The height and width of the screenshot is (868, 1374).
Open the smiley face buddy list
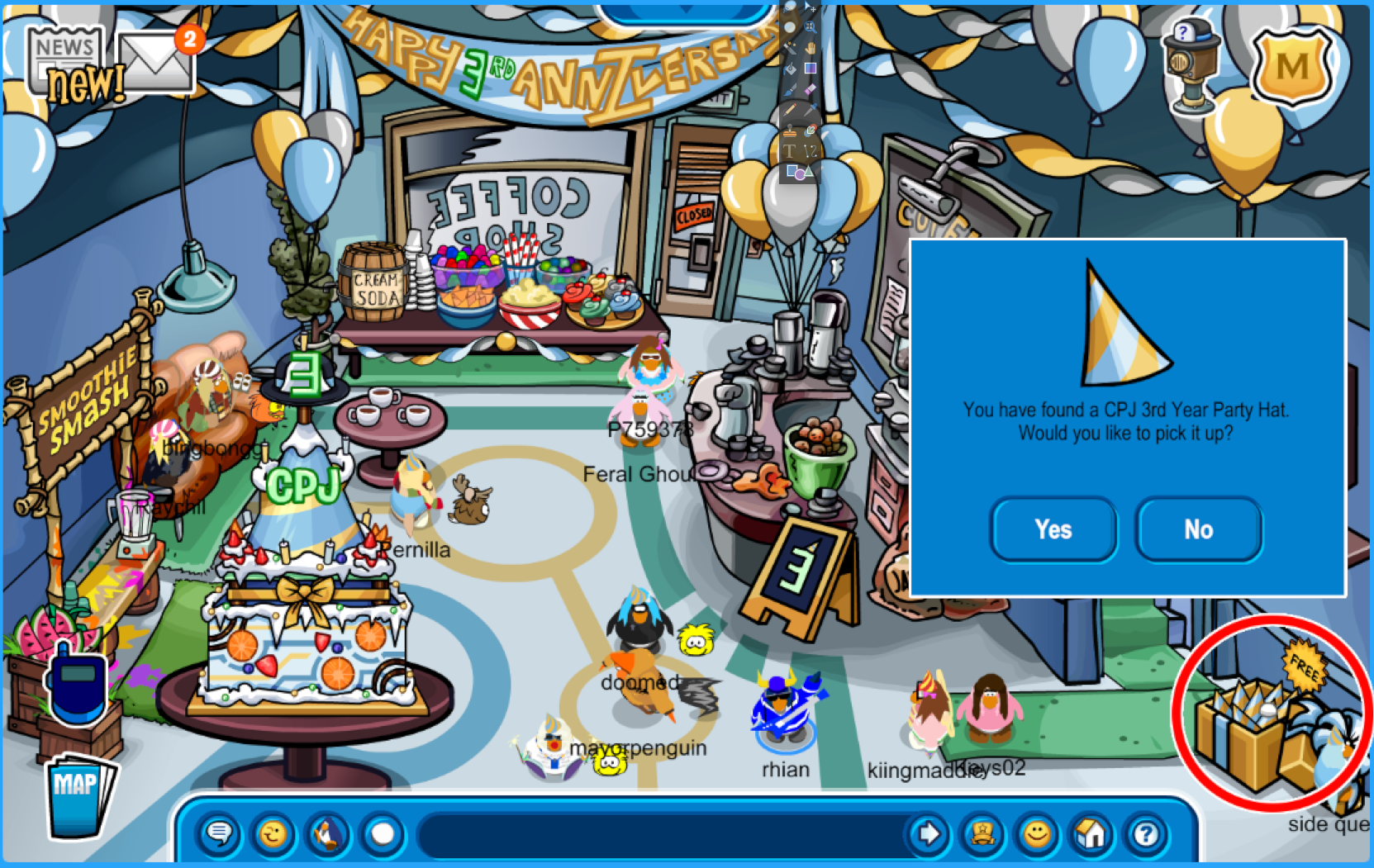[x=1037, y=834]
